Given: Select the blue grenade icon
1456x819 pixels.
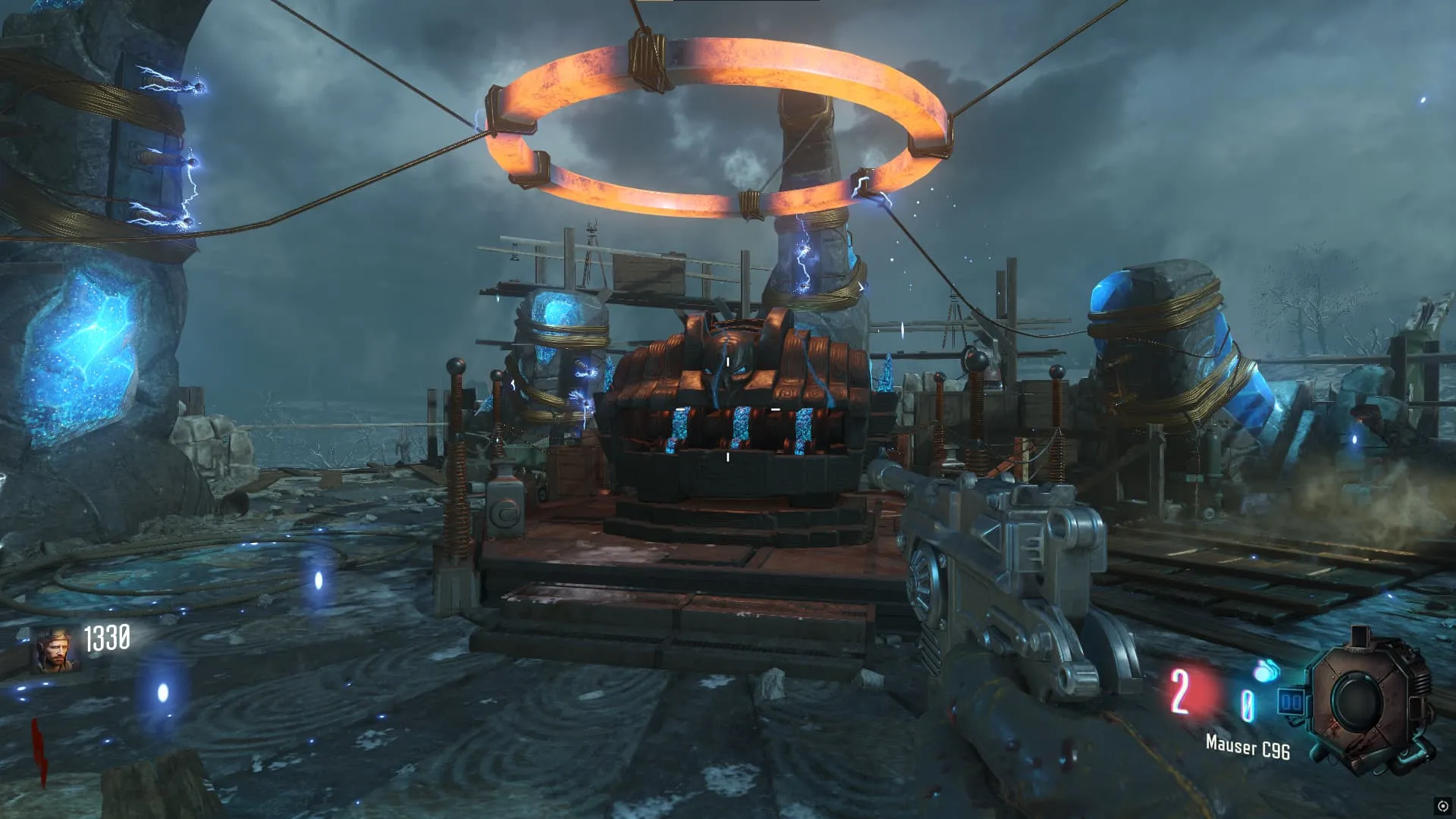Looking at the screenshot, I should click(1264, 672).
